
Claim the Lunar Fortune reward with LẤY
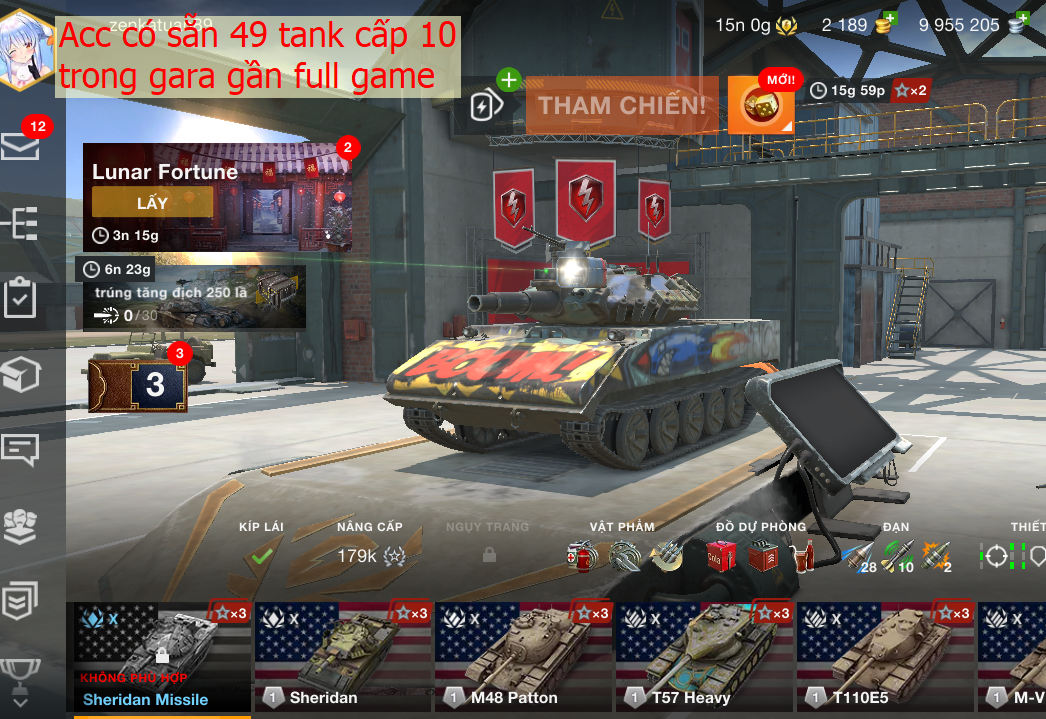coord(152,203)
